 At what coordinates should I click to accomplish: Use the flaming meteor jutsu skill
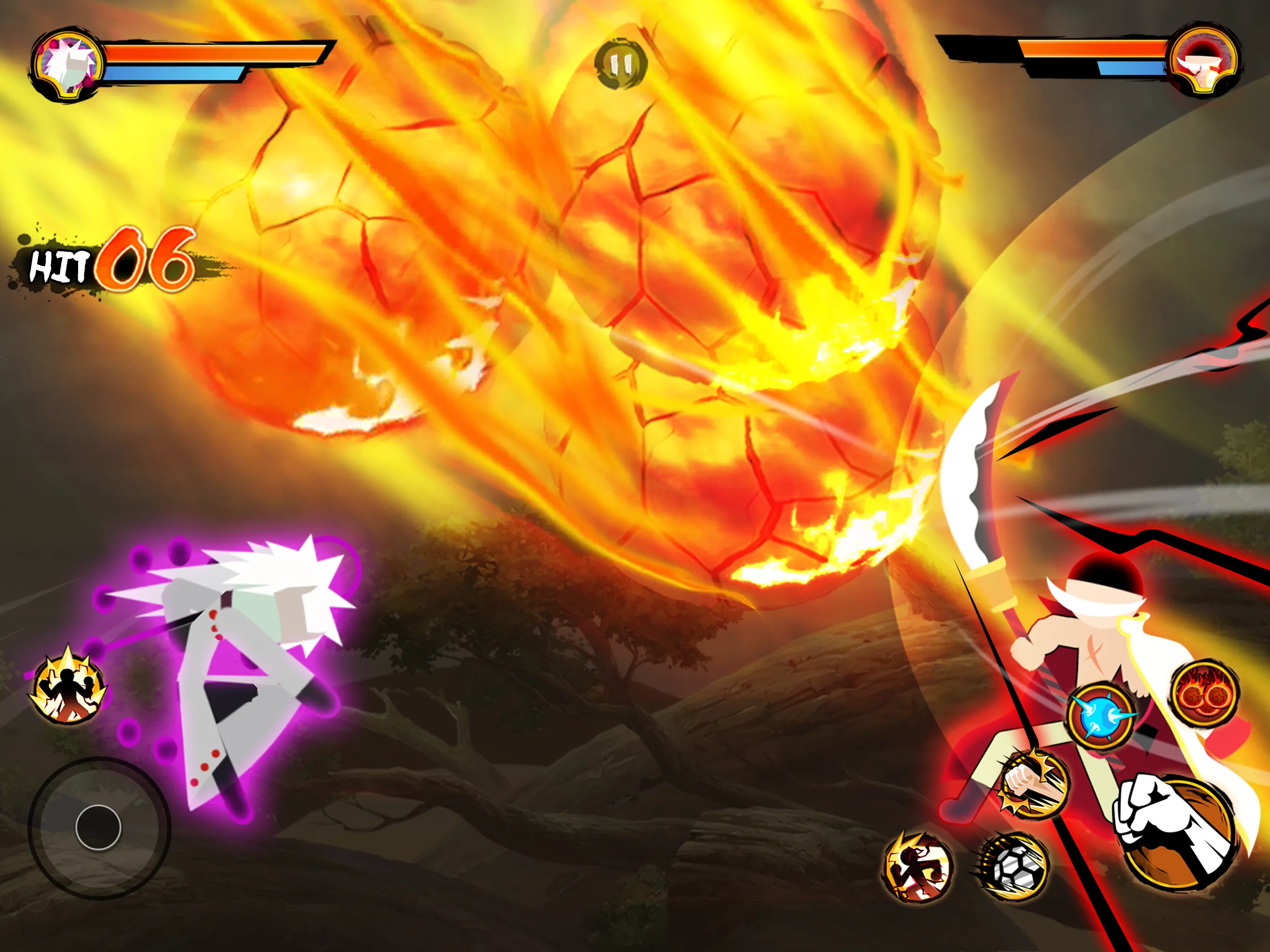point(1204,694)
